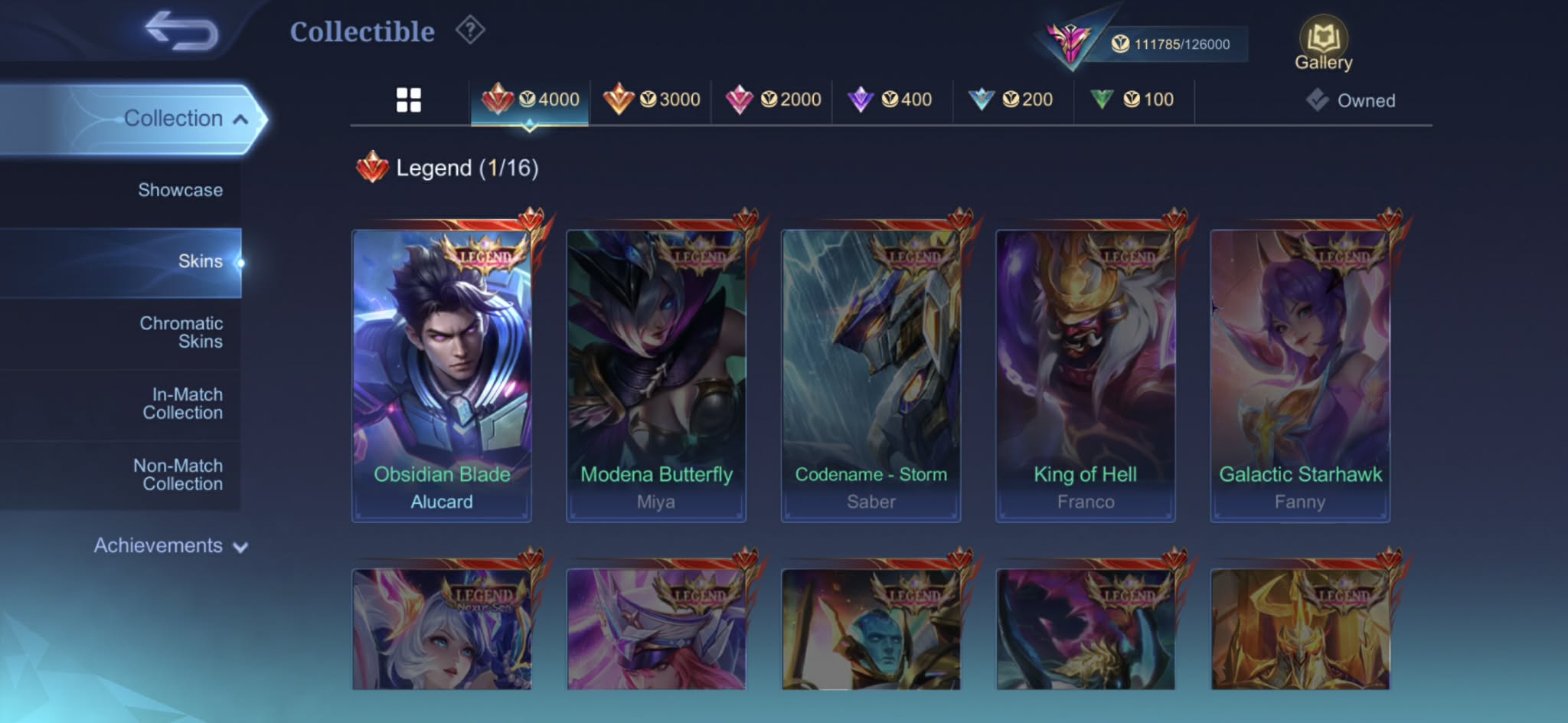This screenshot has height=723, width=1568.
Task: Switch to the 3000 points tier tab
Action: 652,100
